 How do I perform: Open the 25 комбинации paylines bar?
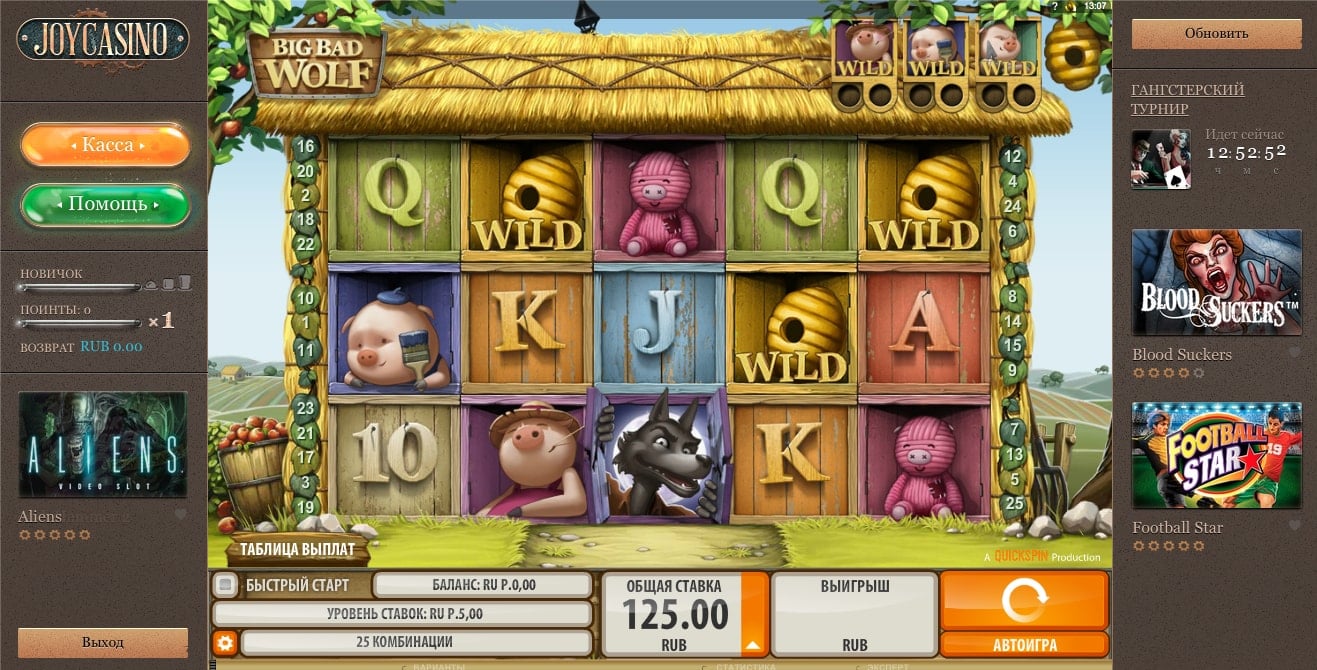coord(415,642)
